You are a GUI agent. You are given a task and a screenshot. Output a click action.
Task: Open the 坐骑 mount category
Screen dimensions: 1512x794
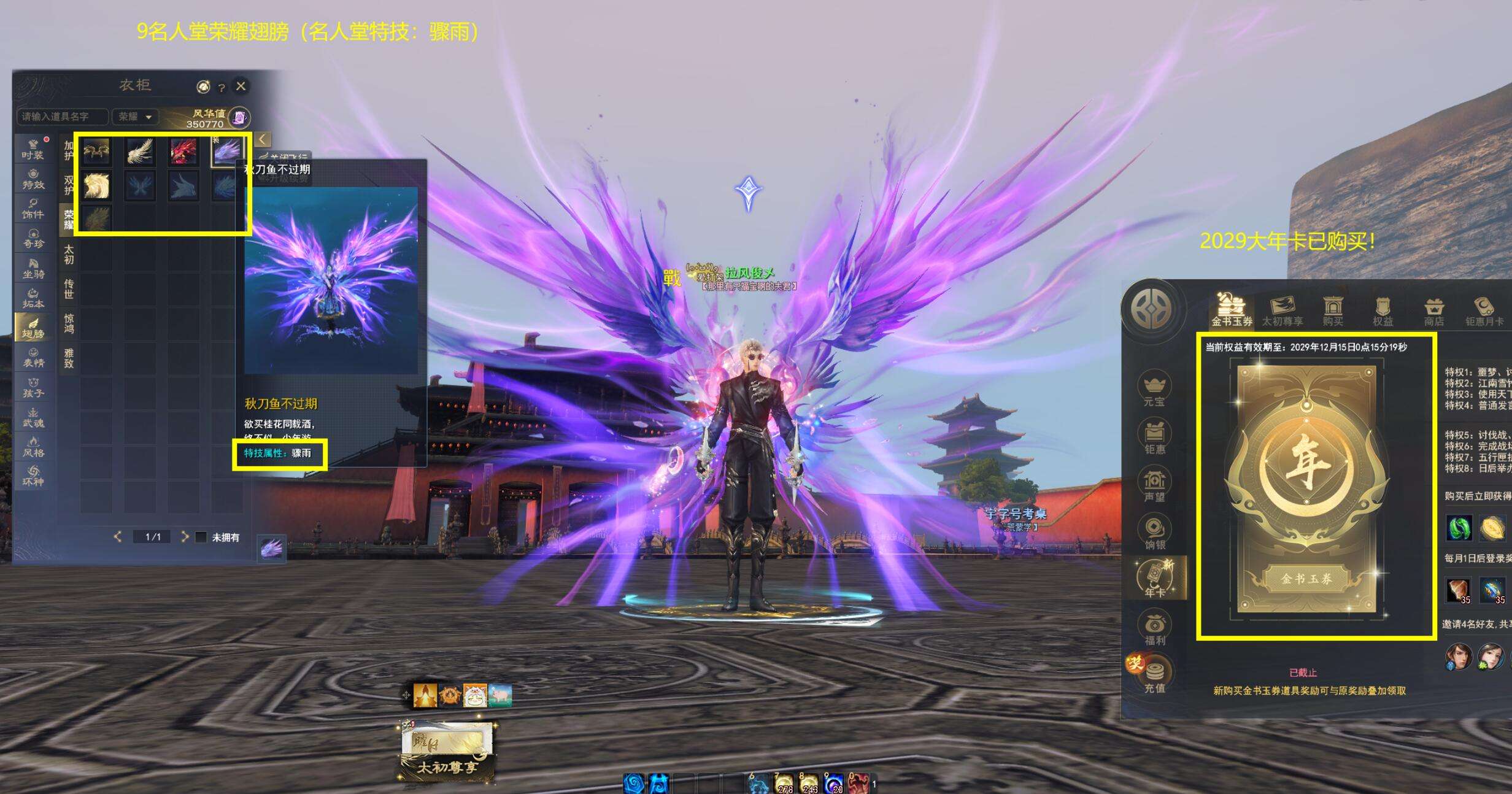(33, 268)
